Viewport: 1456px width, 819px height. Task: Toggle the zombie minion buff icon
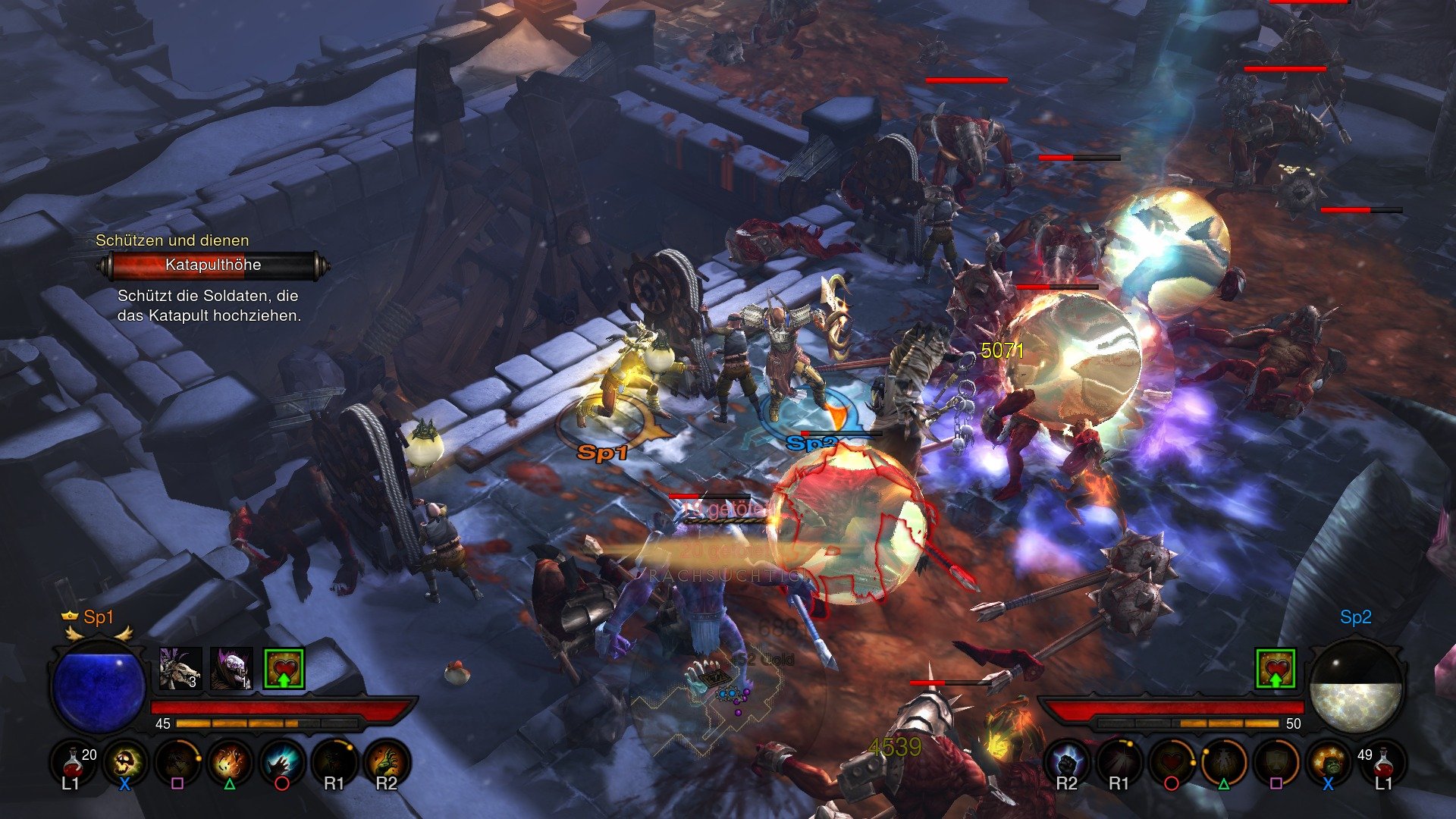(x=231, y=668)
